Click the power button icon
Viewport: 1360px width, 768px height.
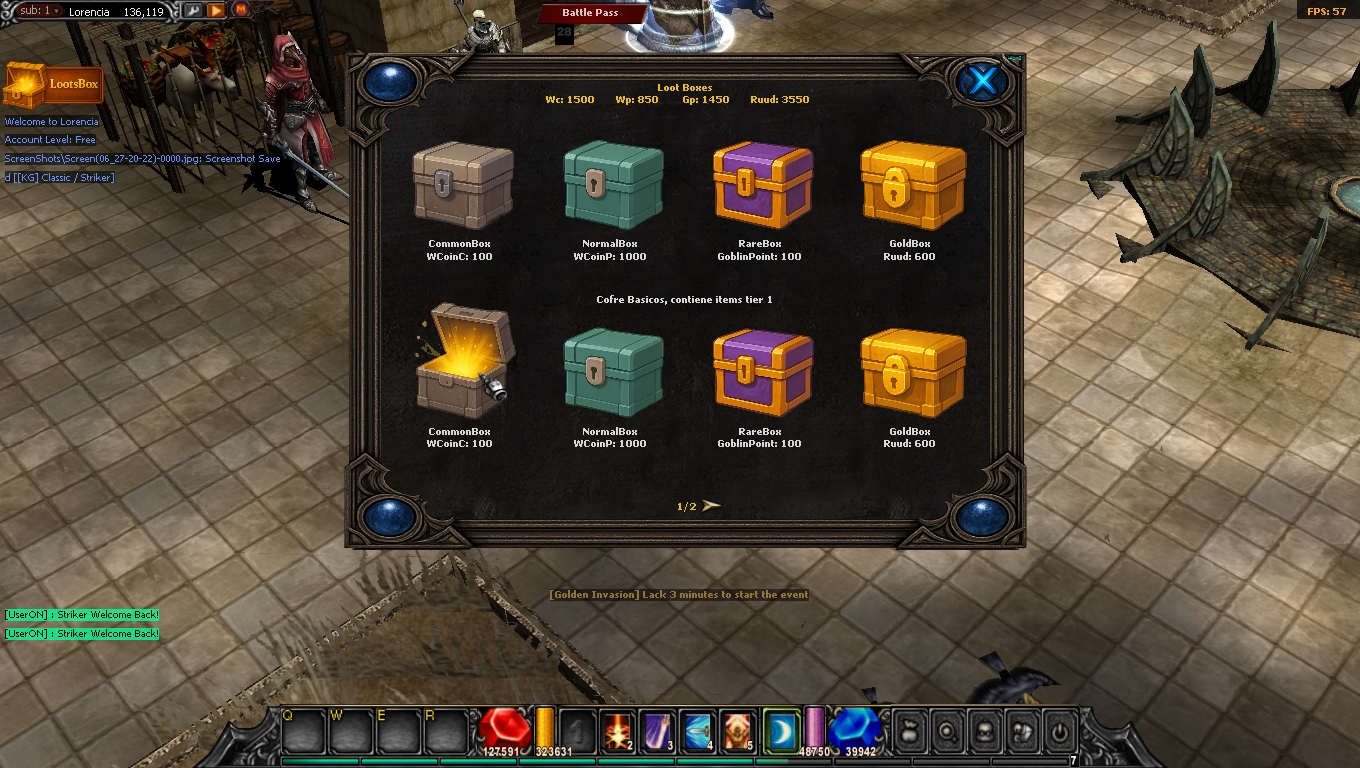tap(1059, 731)
